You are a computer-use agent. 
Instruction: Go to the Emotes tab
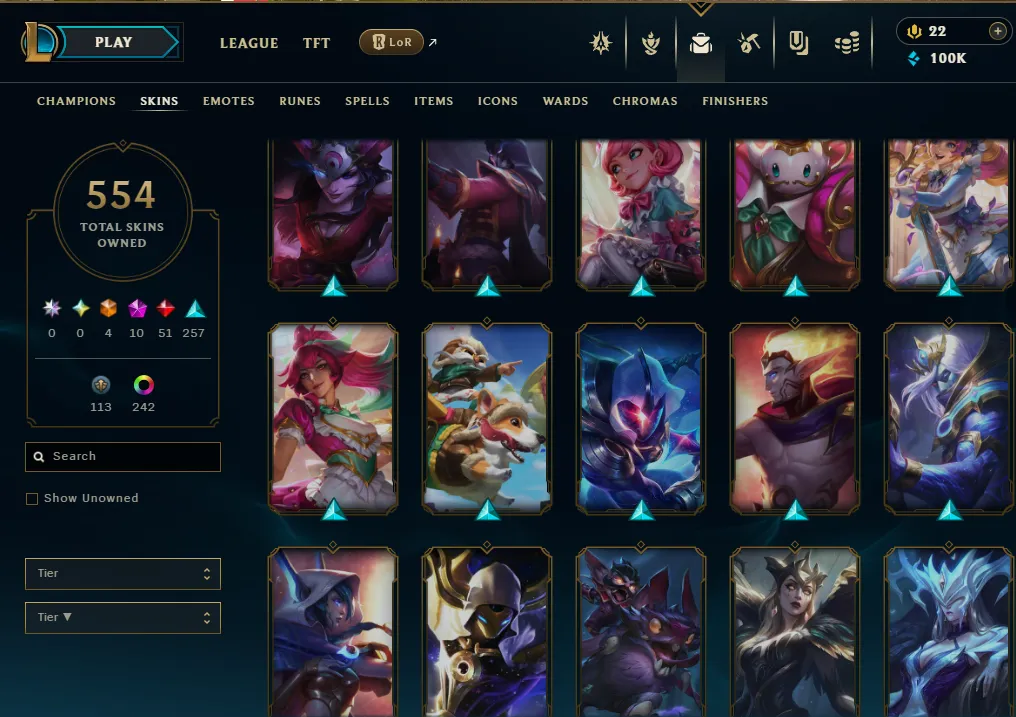pos(228,101)
